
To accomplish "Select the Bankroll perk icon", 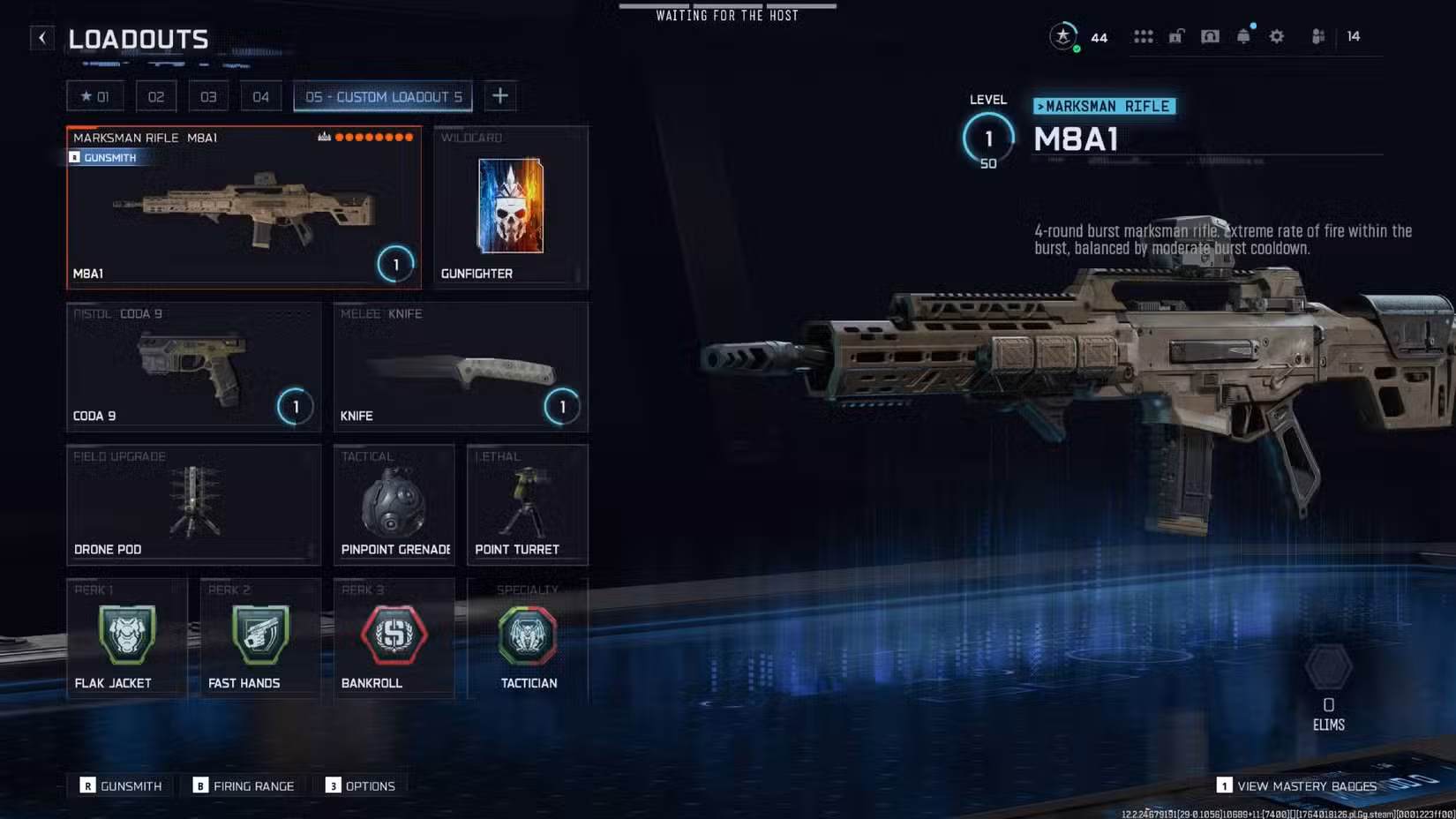I will 394,634.
